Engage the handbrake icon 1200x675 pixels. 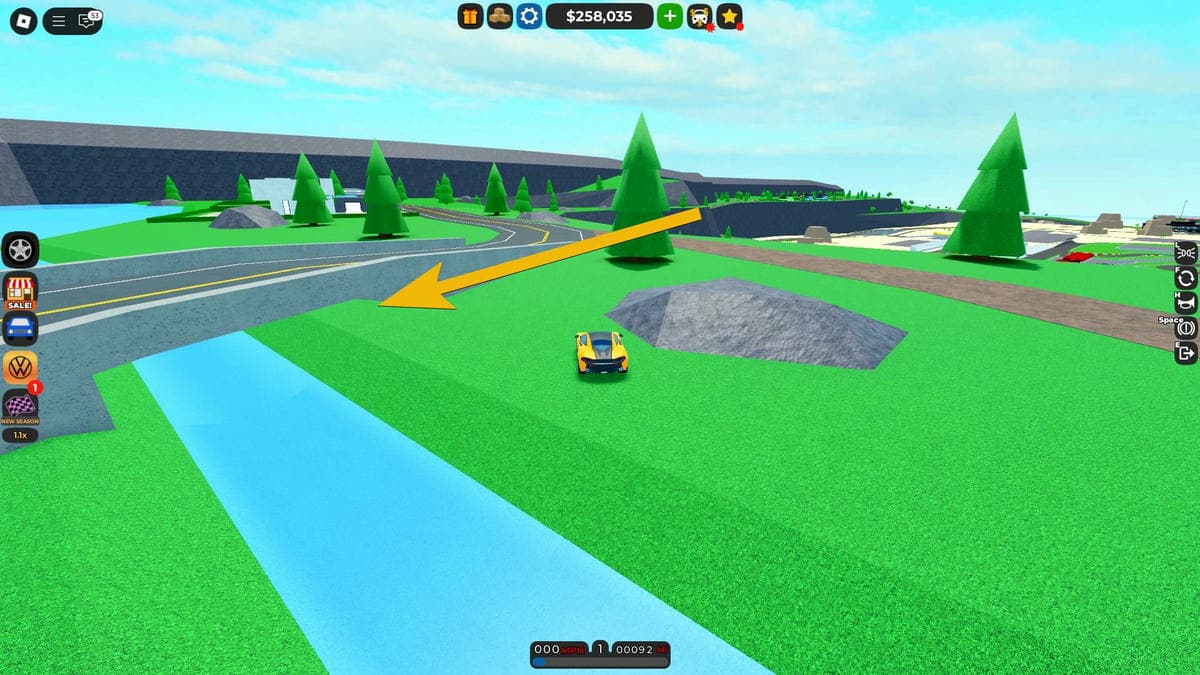click(1187, 327)
